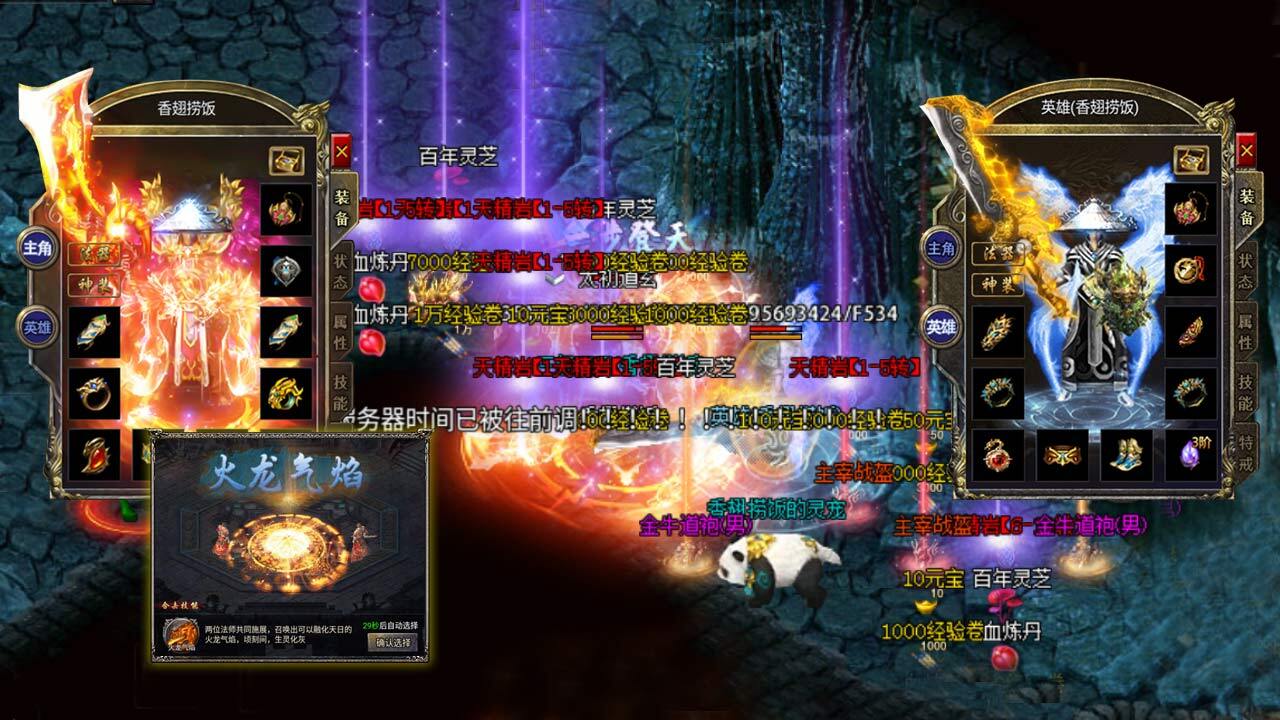Select the boots slot on the hero panel

[1126, 455]
